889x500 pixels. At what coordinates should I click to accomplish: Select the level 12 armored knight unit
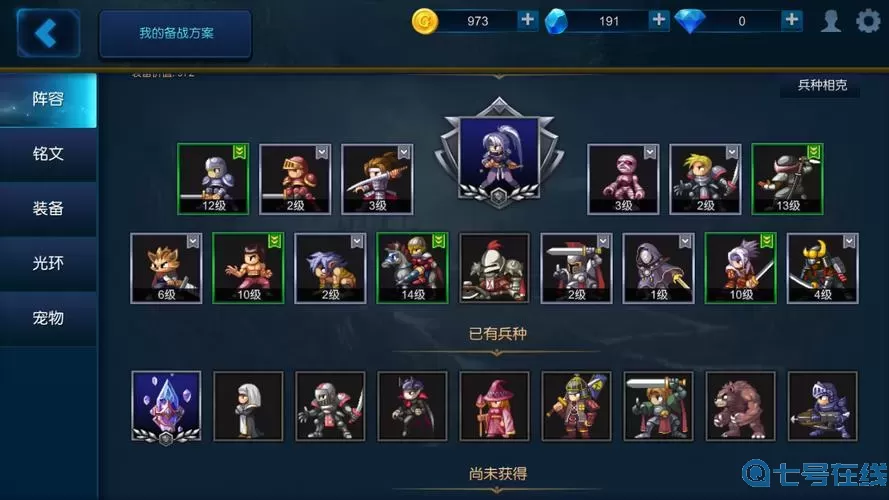click(x=212, y=178)
